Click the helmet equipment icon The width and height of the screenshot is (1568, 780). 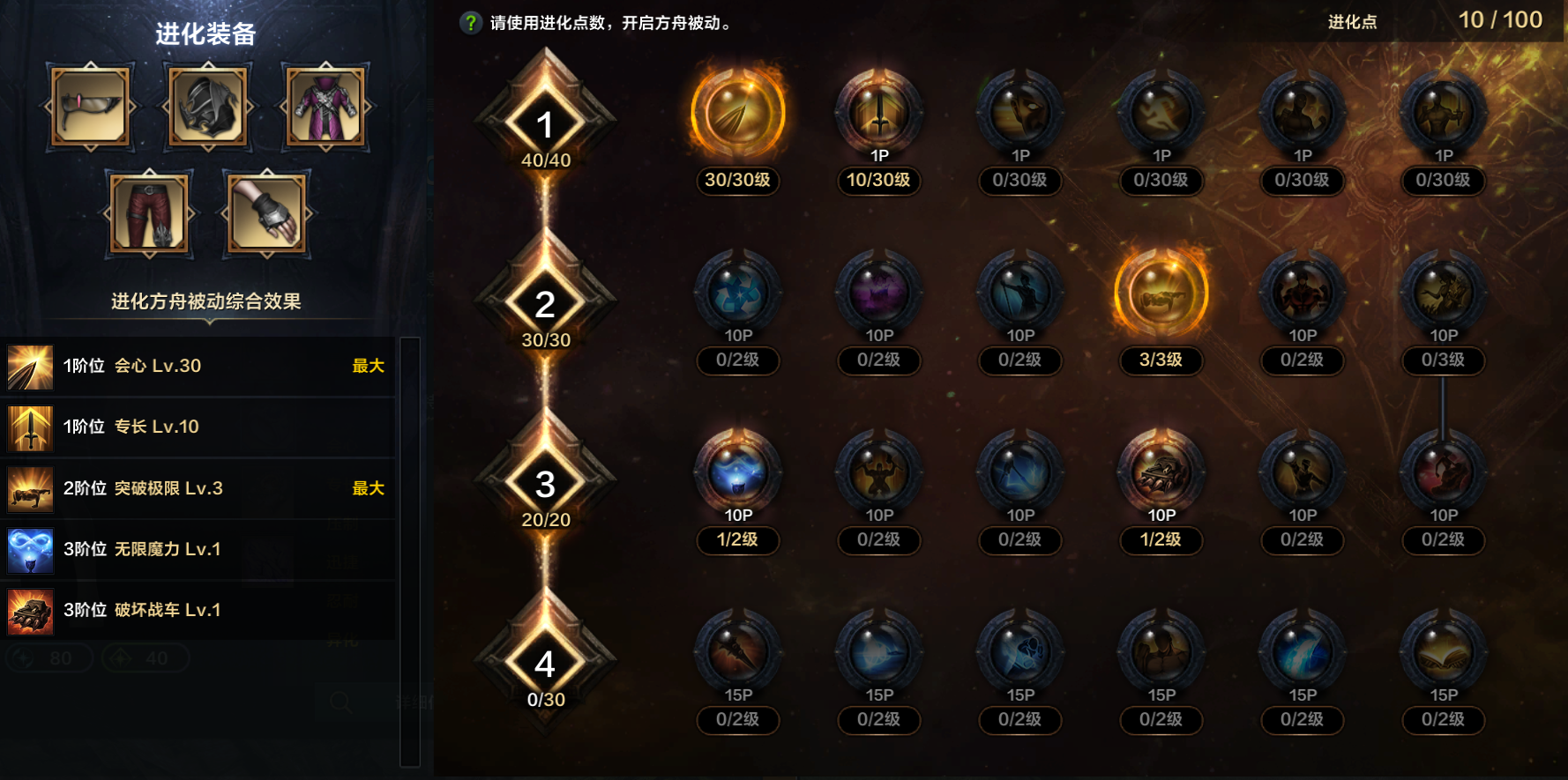207,106
